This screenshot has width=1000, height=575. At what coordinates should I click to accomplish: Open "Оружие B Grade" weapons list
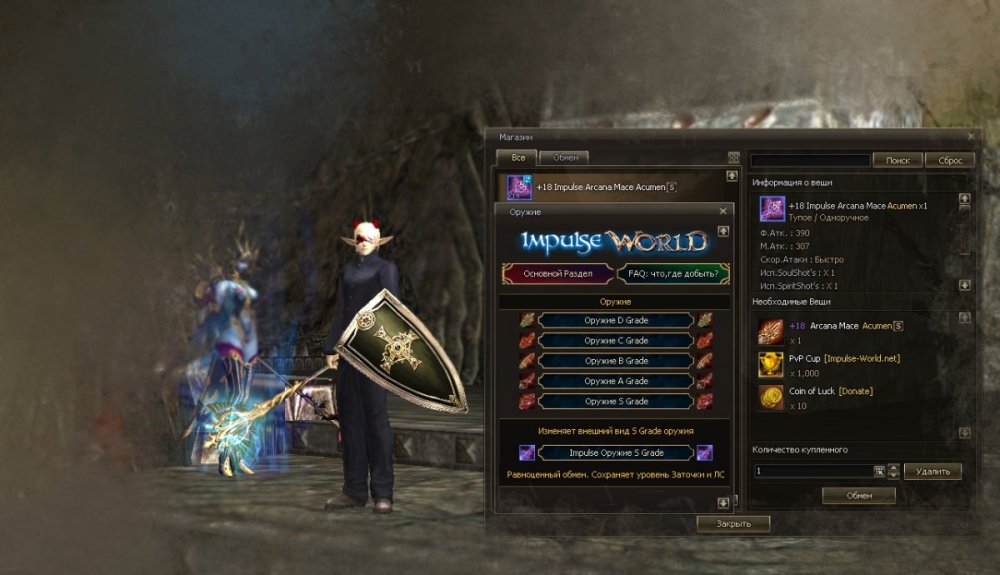[x=616, y=361]
